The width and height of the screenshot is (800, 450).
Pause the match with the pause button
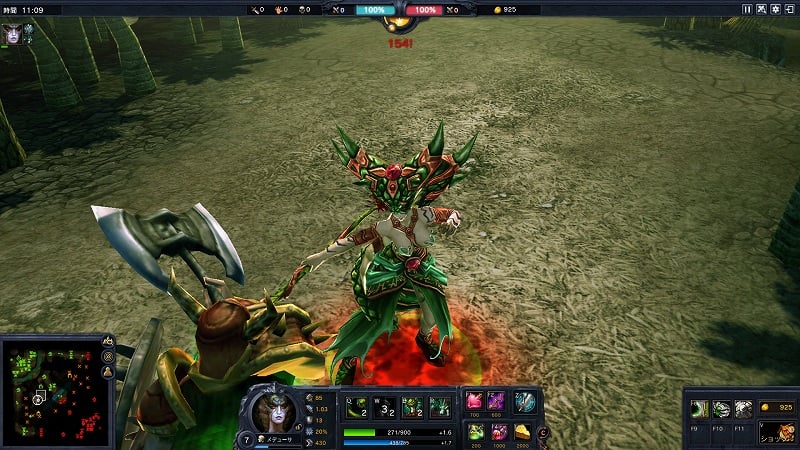pyautogui.click(x=746, y=9)
